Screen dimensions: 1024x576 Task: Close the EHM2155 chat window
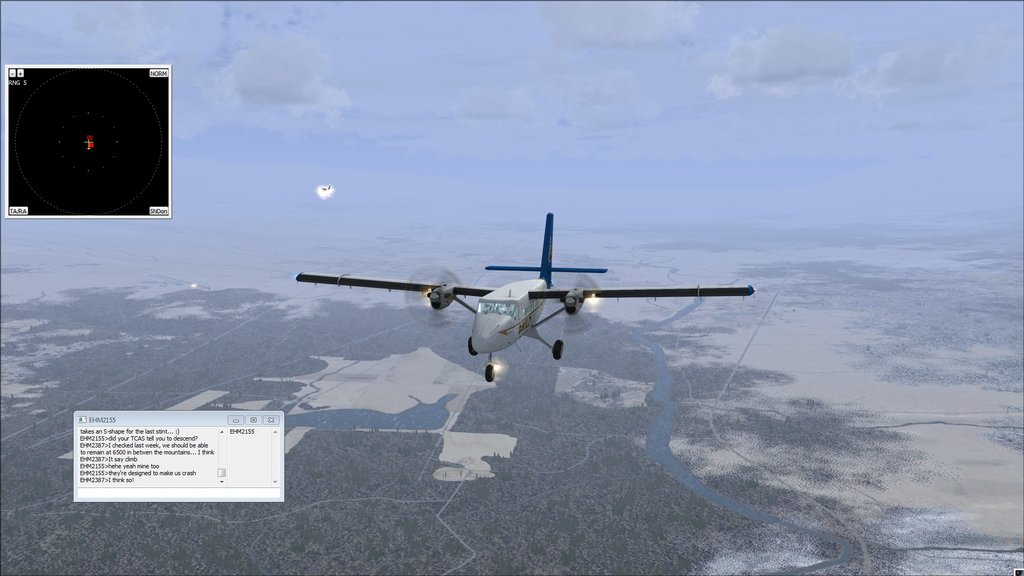pyautogui.click(x=270, y=420)
